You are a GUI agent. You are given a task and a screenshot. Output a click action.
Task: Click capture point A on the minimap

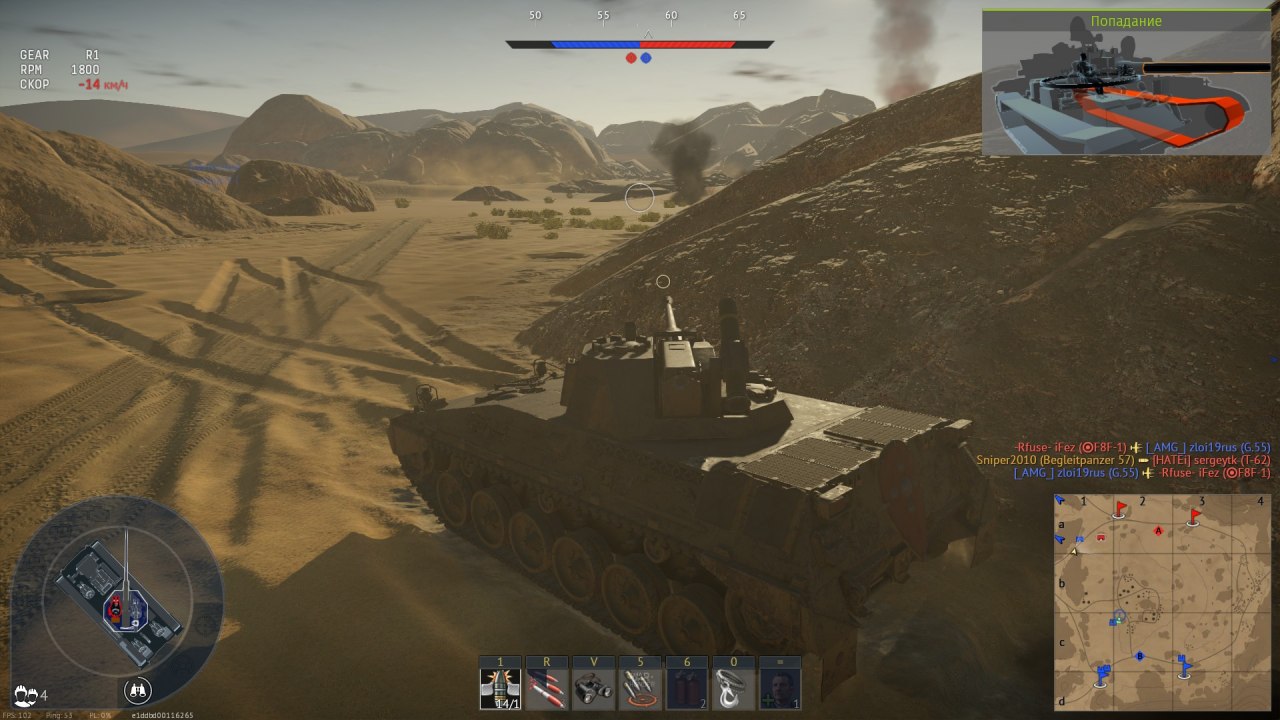(1158, 530)
